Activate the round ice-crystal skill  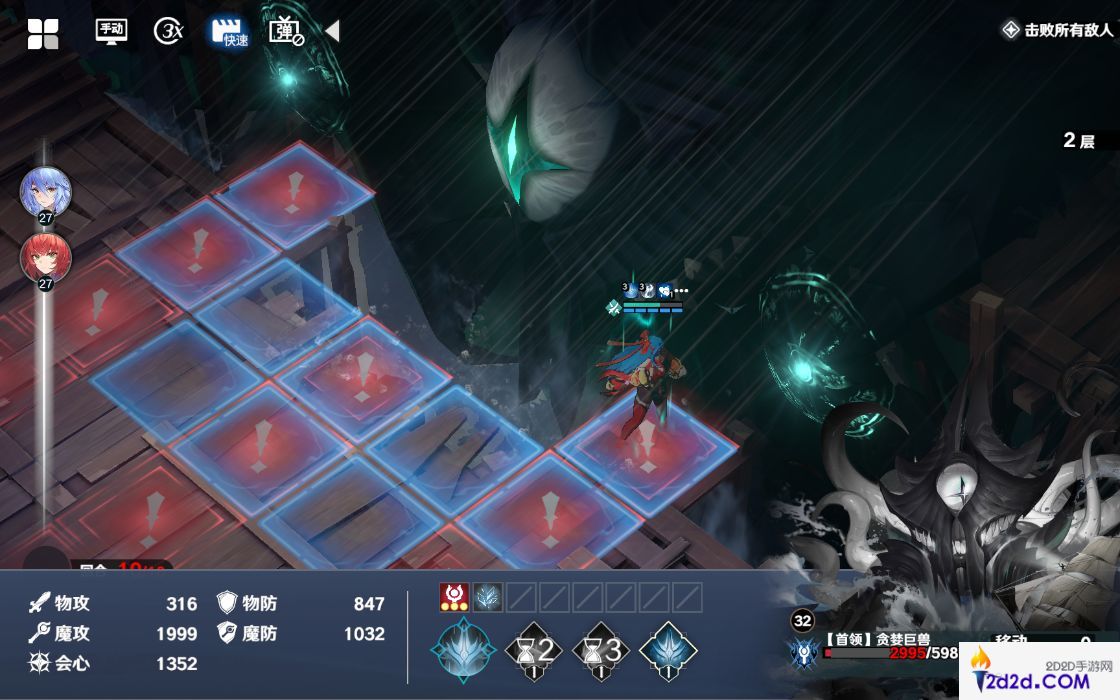tap(463, 650)
